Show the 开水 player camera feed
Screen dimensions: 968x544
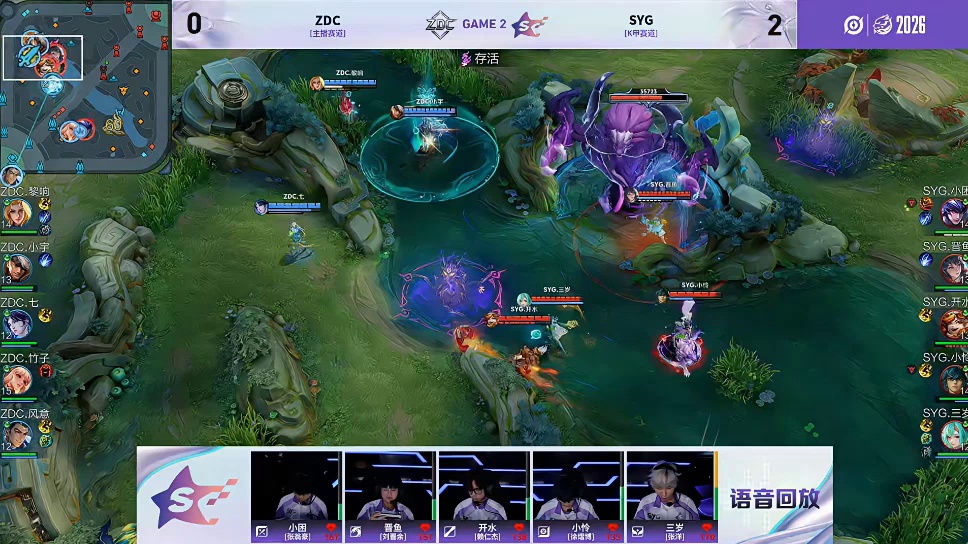click(x=484, y=487)
